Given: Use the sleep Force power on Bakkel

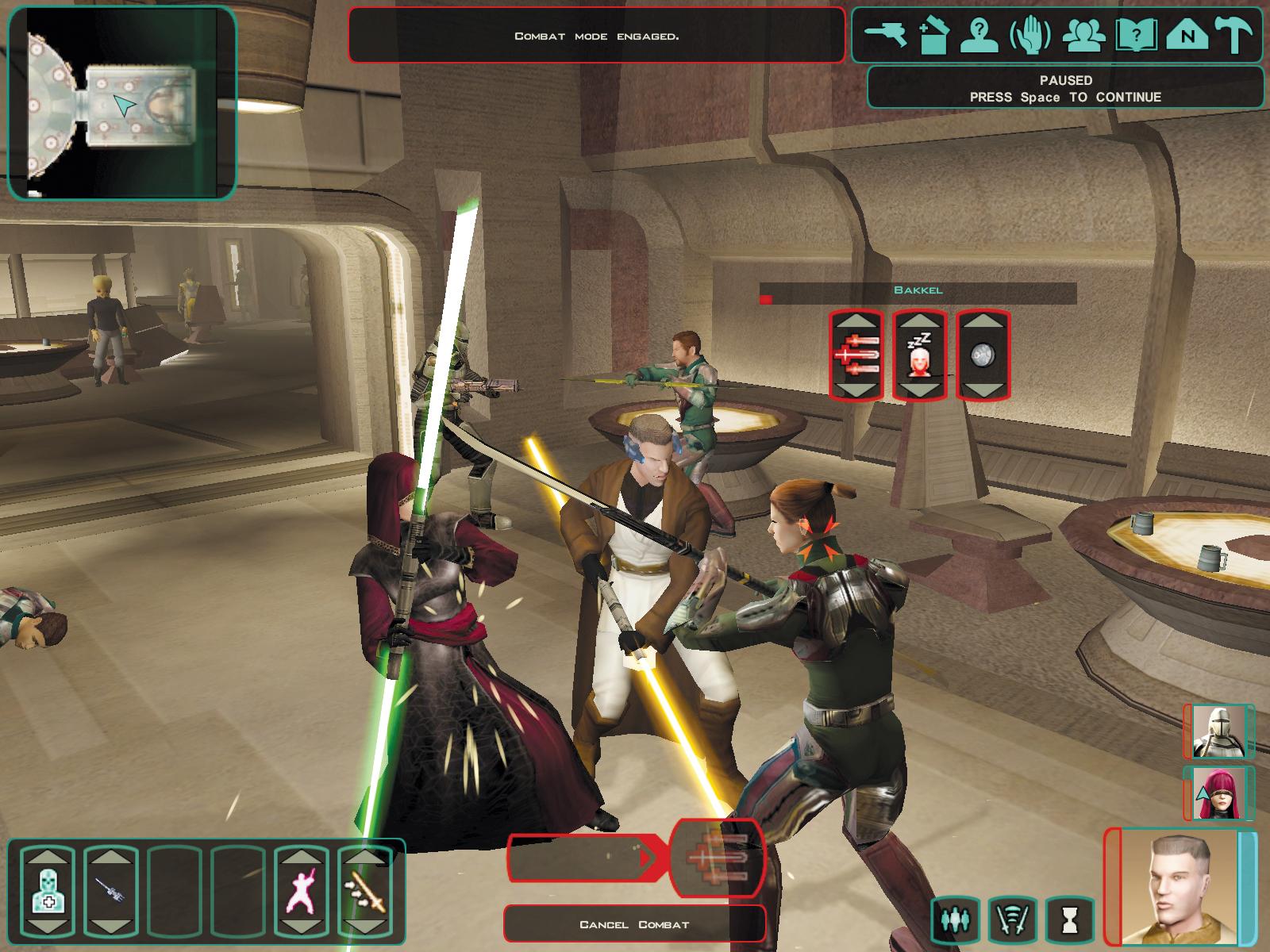Looking at the screenshot, I should [x=919, y=355].
